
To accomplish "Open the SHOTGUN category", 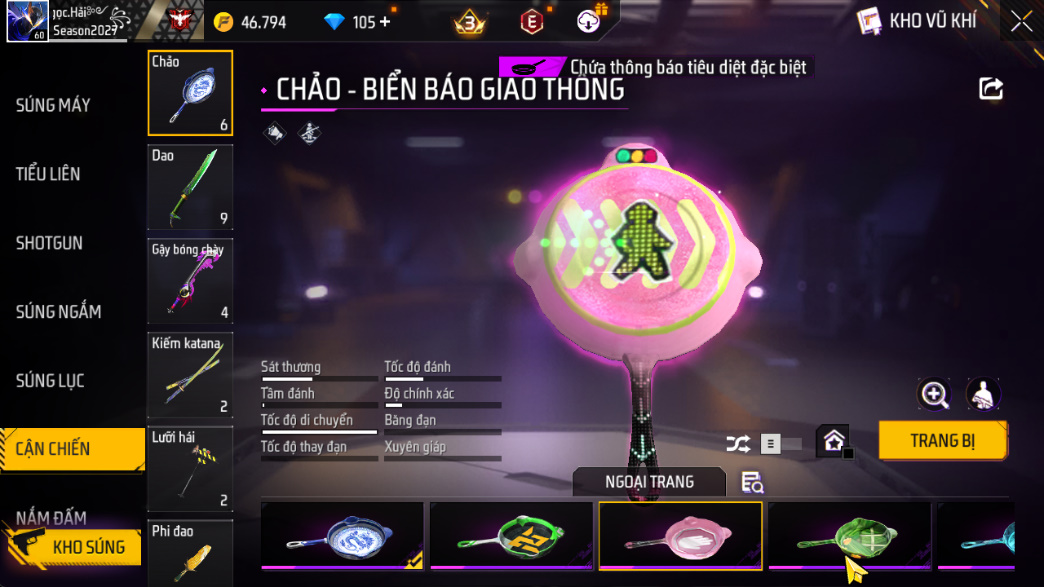I will 50,243.
